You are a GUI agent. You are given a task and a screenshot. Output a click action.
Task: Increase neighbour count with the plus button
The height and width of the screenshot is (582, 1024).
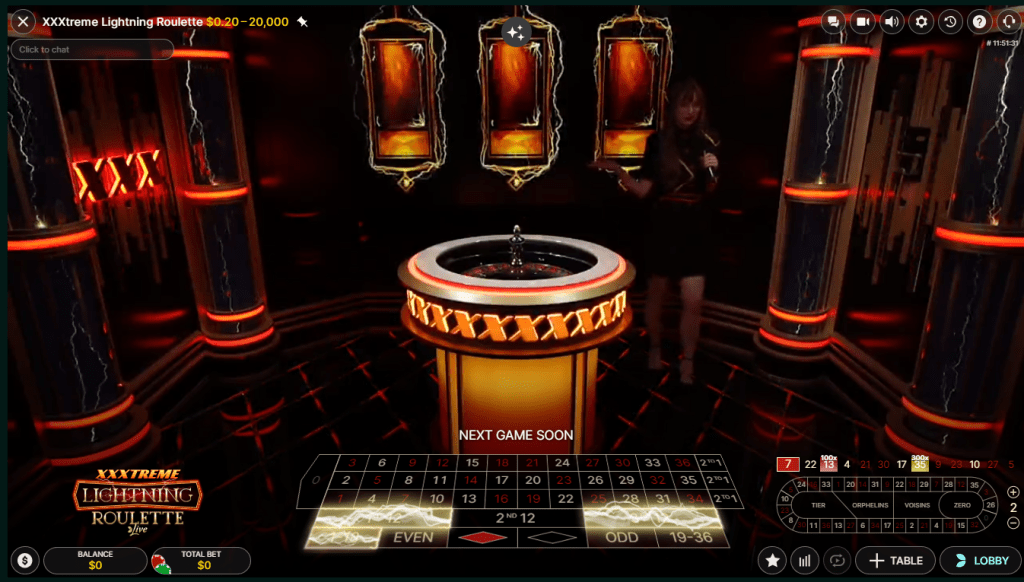point(1013,492)
